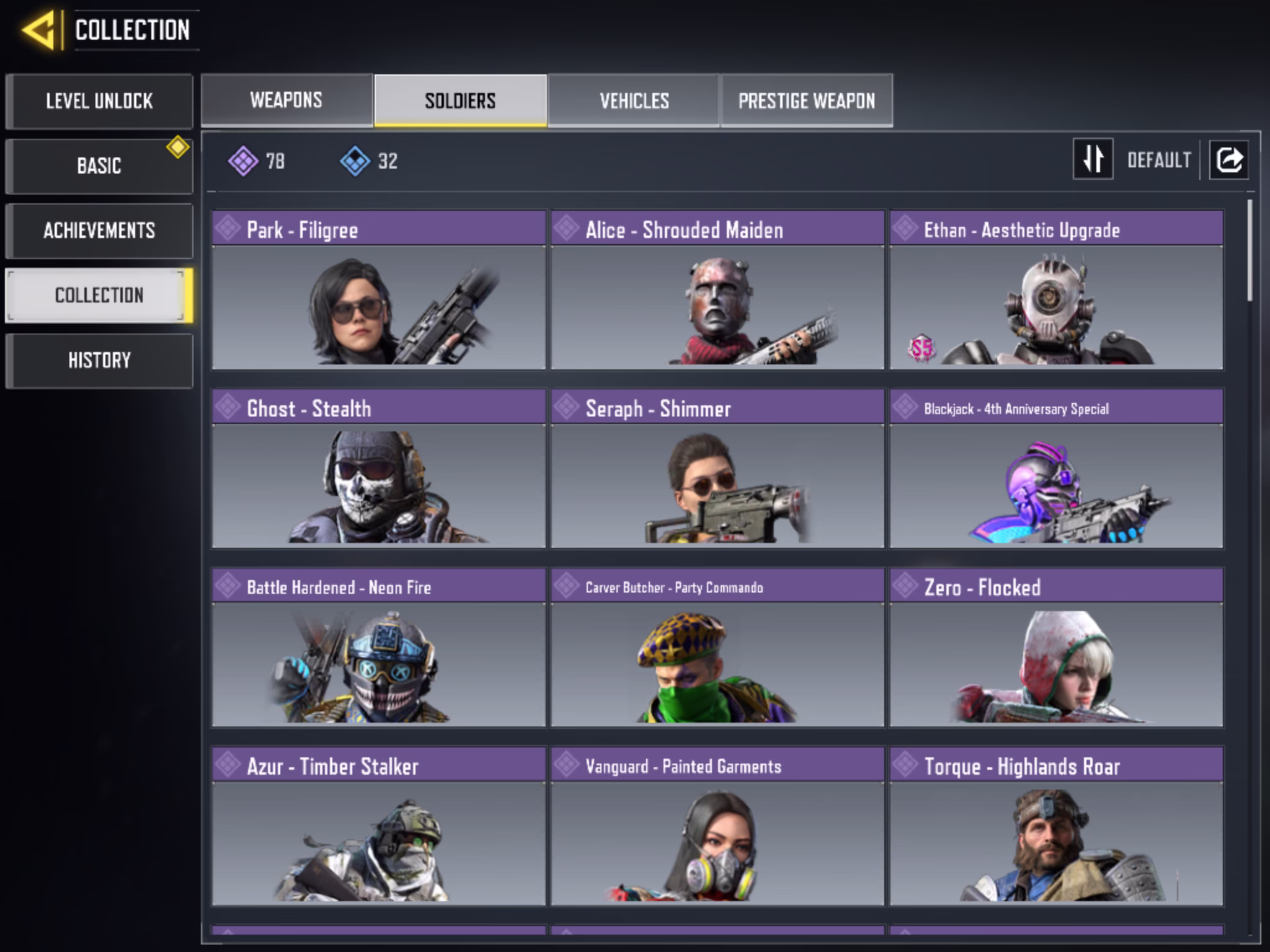Select the Park - Filigree soldier
This screenshot has width=1270, height=952.
(378, 290)
